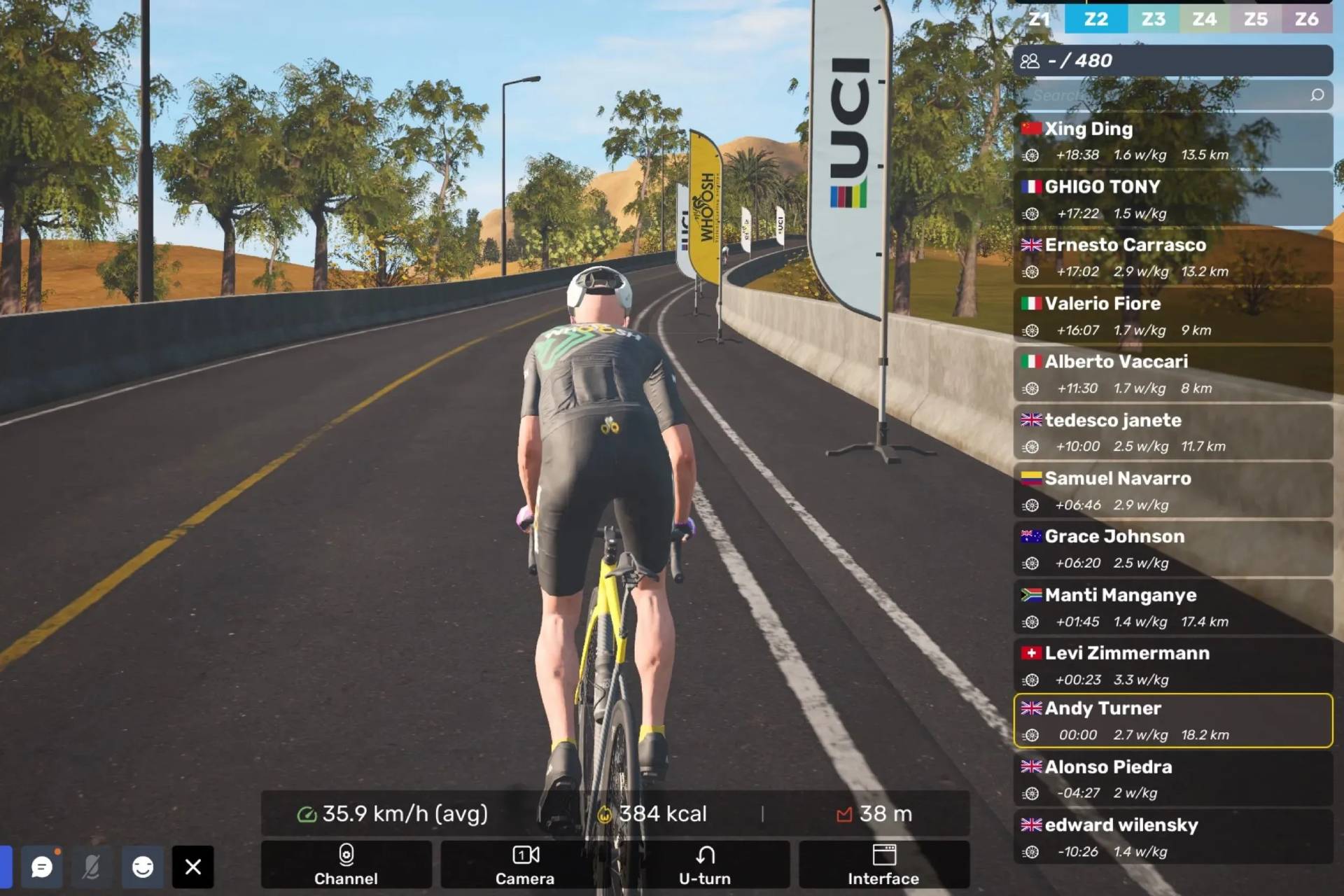Select rider GHIGO TONY in the list

[1173, 199]
